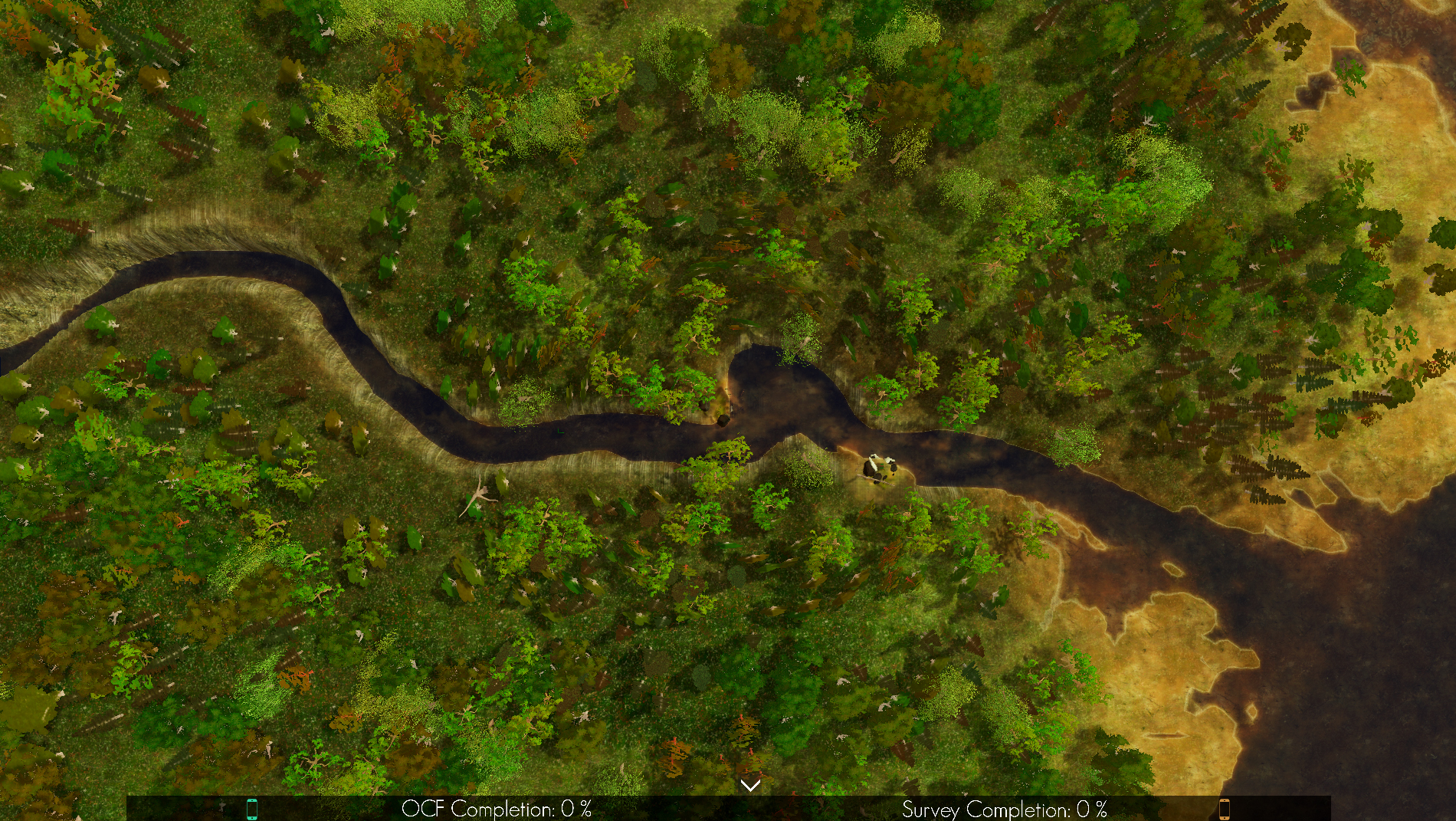The width and height of the screenshot is (1456, 821).
Task: Collapse the bottom bar with the down chevron
Action: click(x=750, y=785)
